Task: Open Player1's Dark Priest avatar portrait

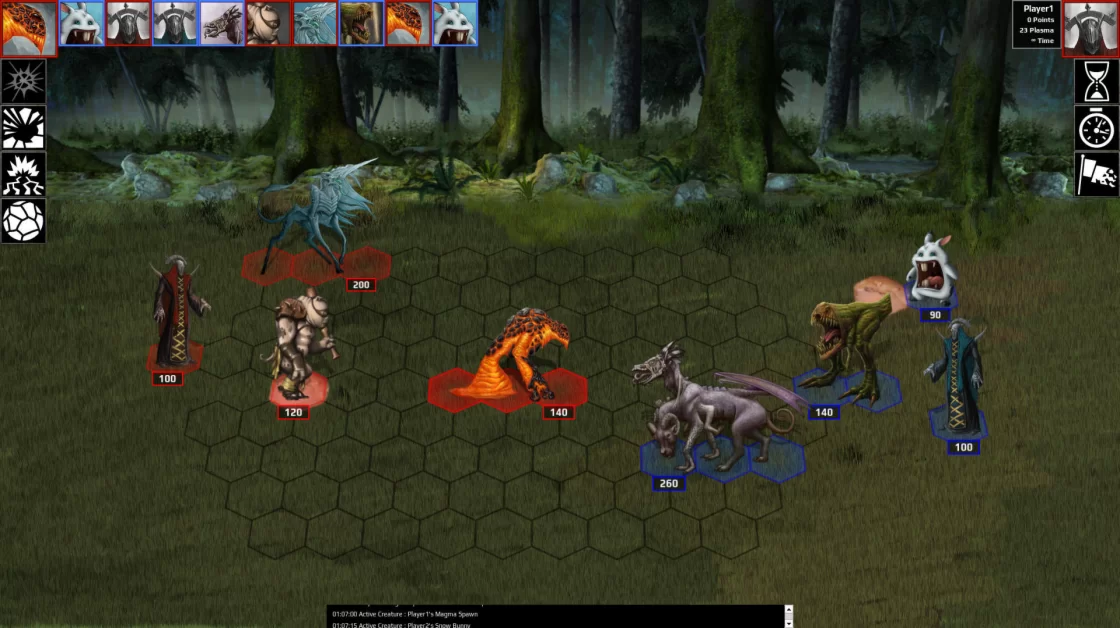Action: pyautogui.click(x=1091, y=28)
